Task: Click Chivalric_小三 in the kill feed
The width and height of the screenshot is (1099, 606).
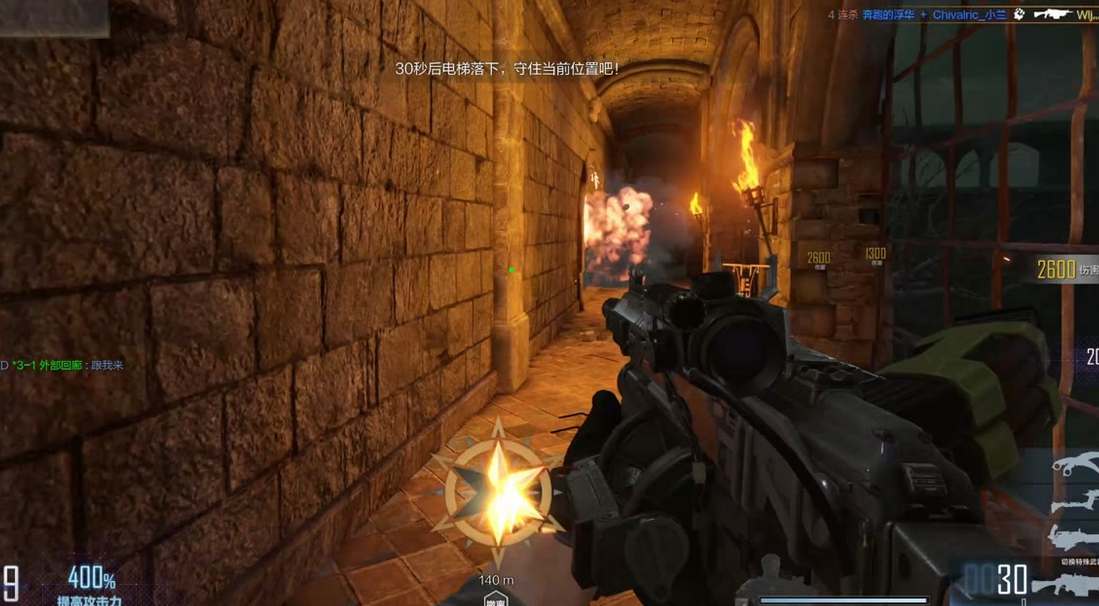Action: [970, 15]
